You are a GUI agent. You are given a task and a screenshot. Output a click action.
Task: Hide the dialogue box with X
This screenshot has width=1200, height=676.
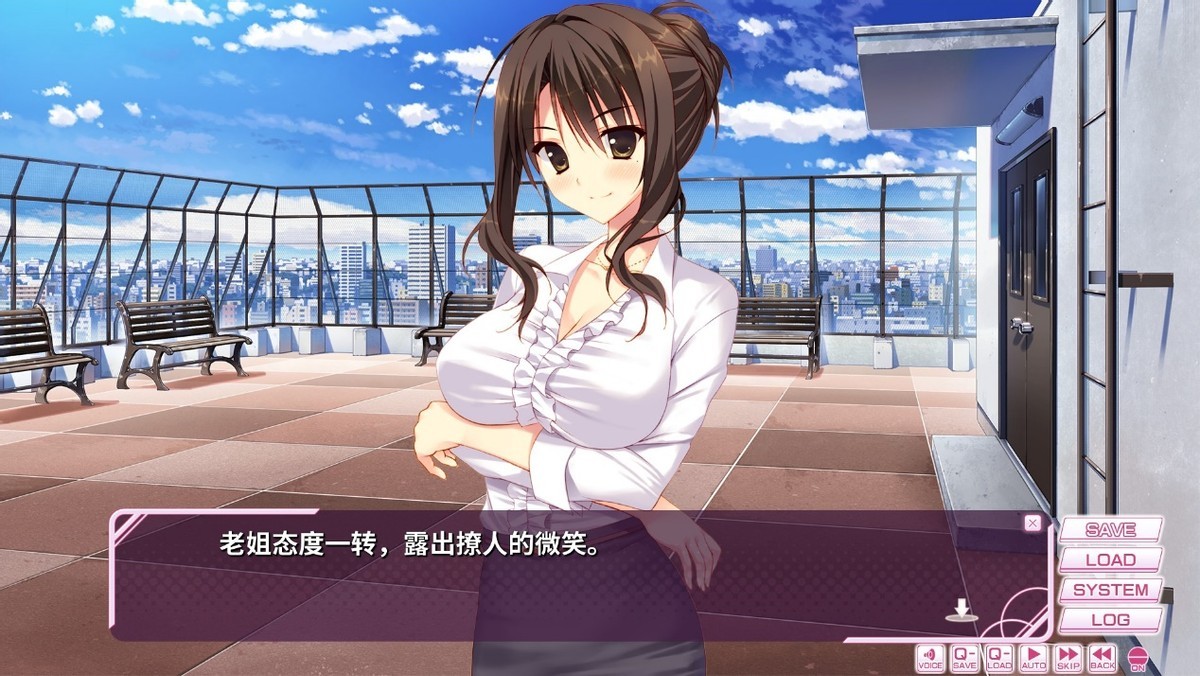[x=1033, y=523]
